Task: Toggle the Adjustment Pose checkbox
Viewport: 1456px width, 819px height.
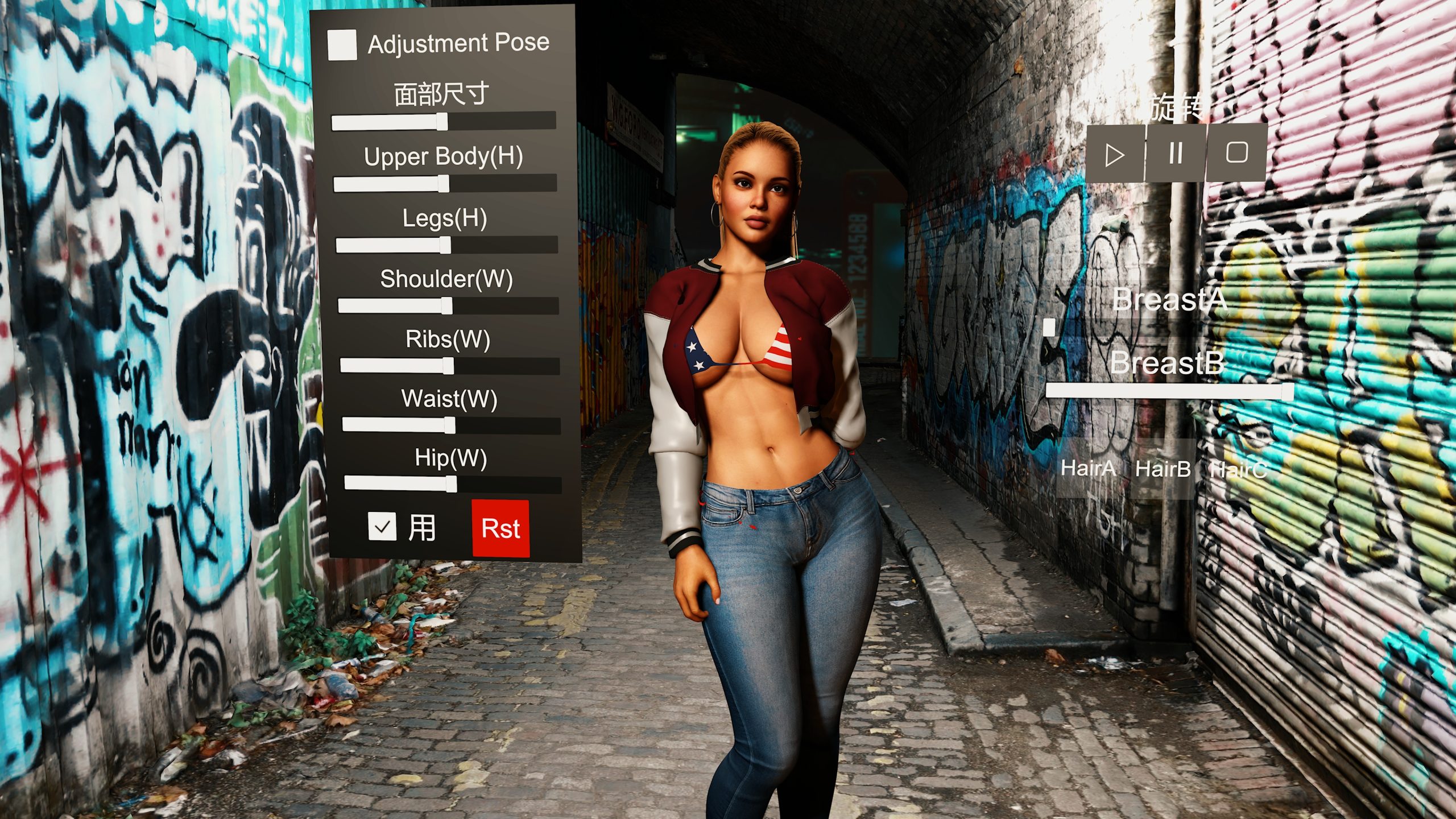Action: pos(342,44)
